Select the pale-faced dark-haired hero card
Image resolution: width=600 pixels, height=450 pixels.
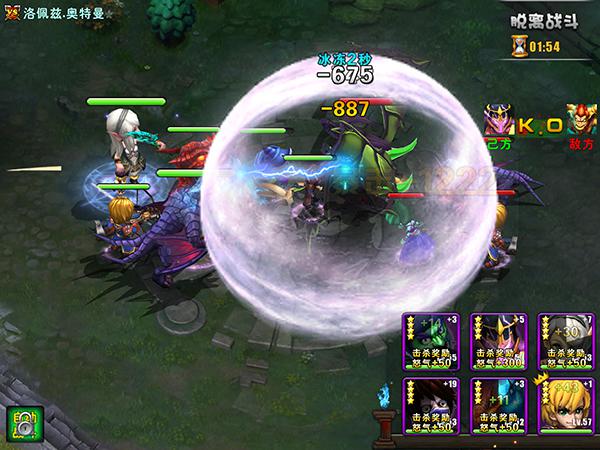pyautogui.click(x=429, y=407)
